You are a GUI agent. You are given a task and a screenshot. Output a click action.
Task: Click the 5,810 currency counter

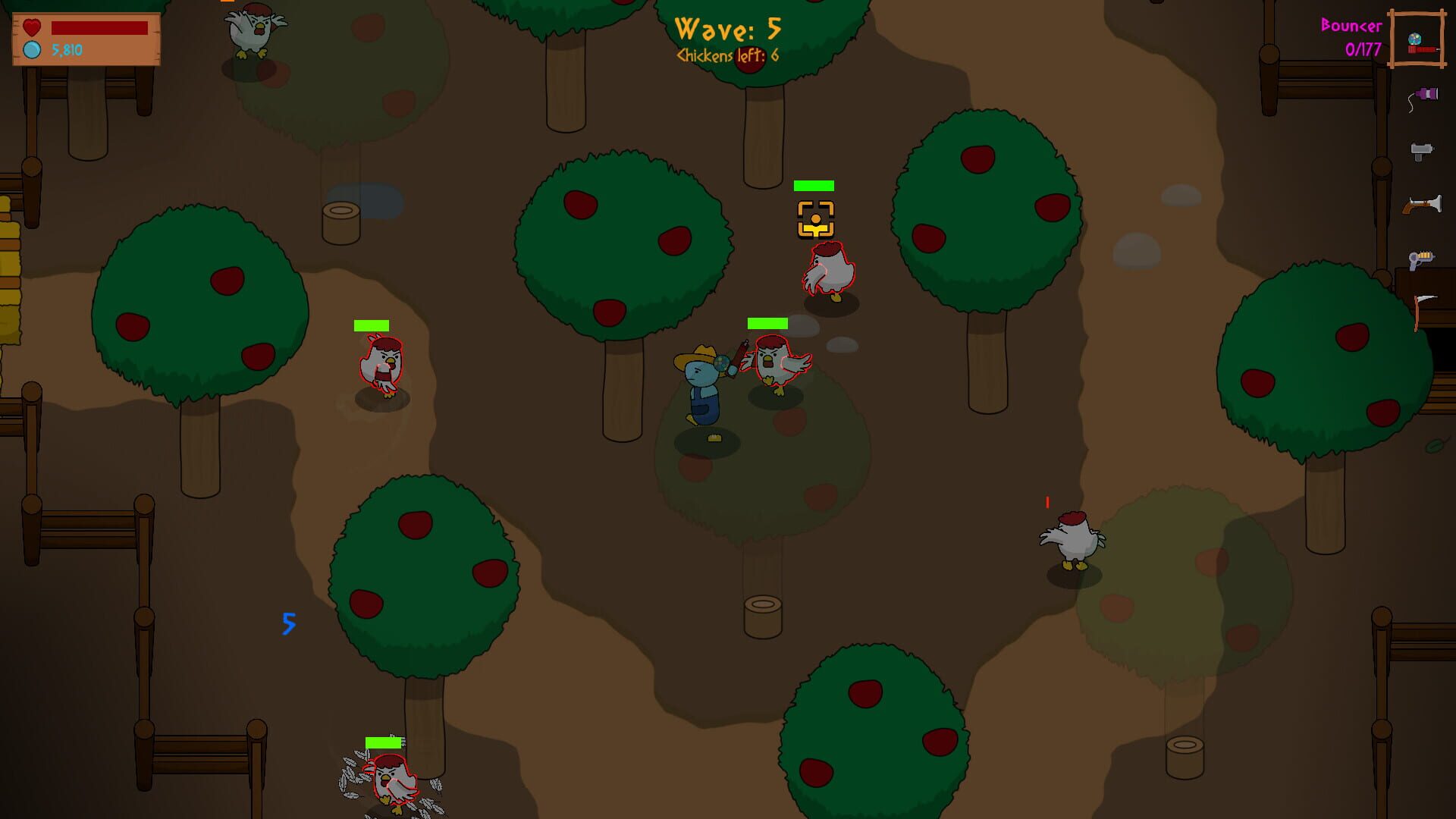point(65,52)
